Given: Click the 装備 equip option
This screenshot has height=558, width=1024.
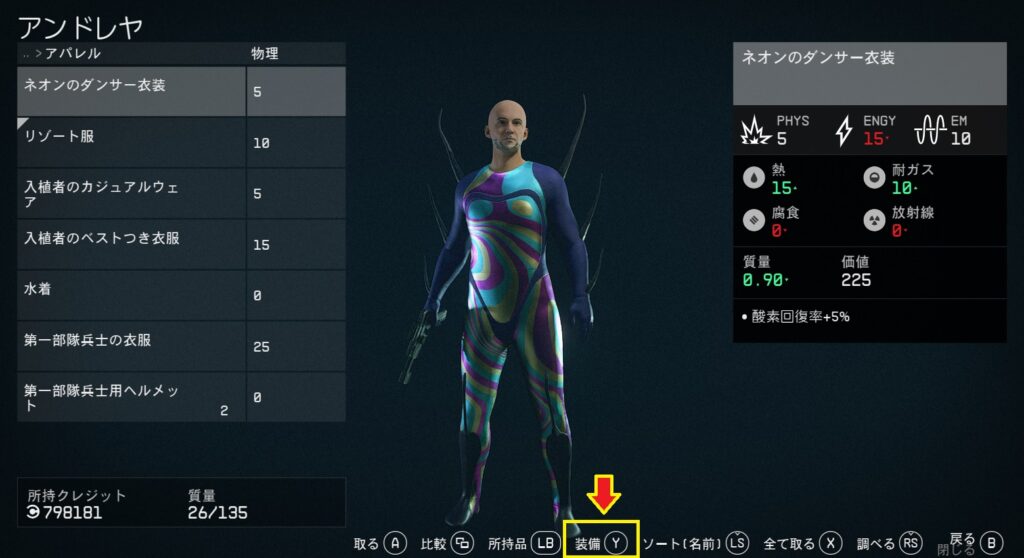Looking at the screenshot, I should pos(601,543).
